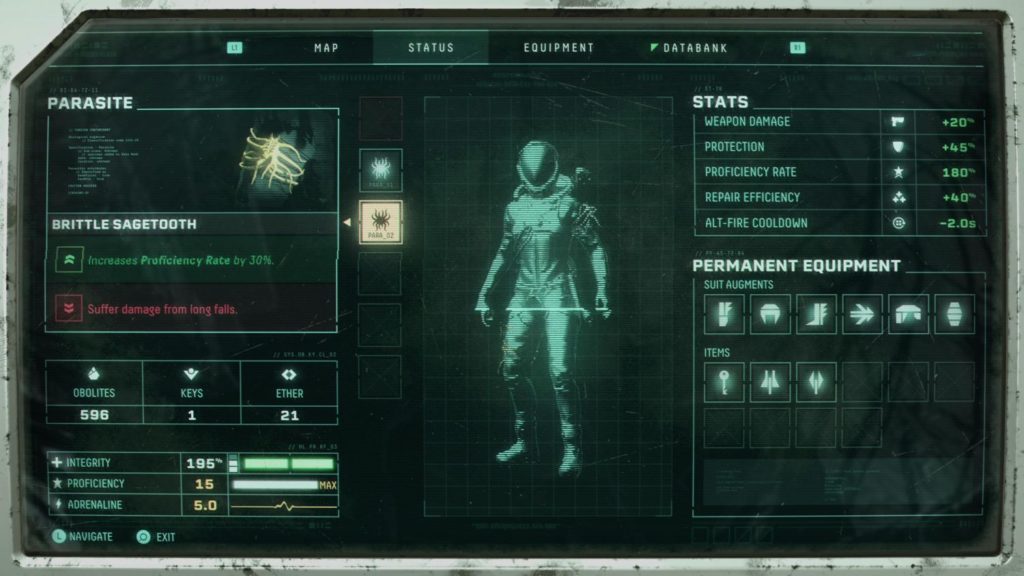Viewport: 1024px width, 576px height.
Task: Open the Databank tab
Action: point(695,47)
